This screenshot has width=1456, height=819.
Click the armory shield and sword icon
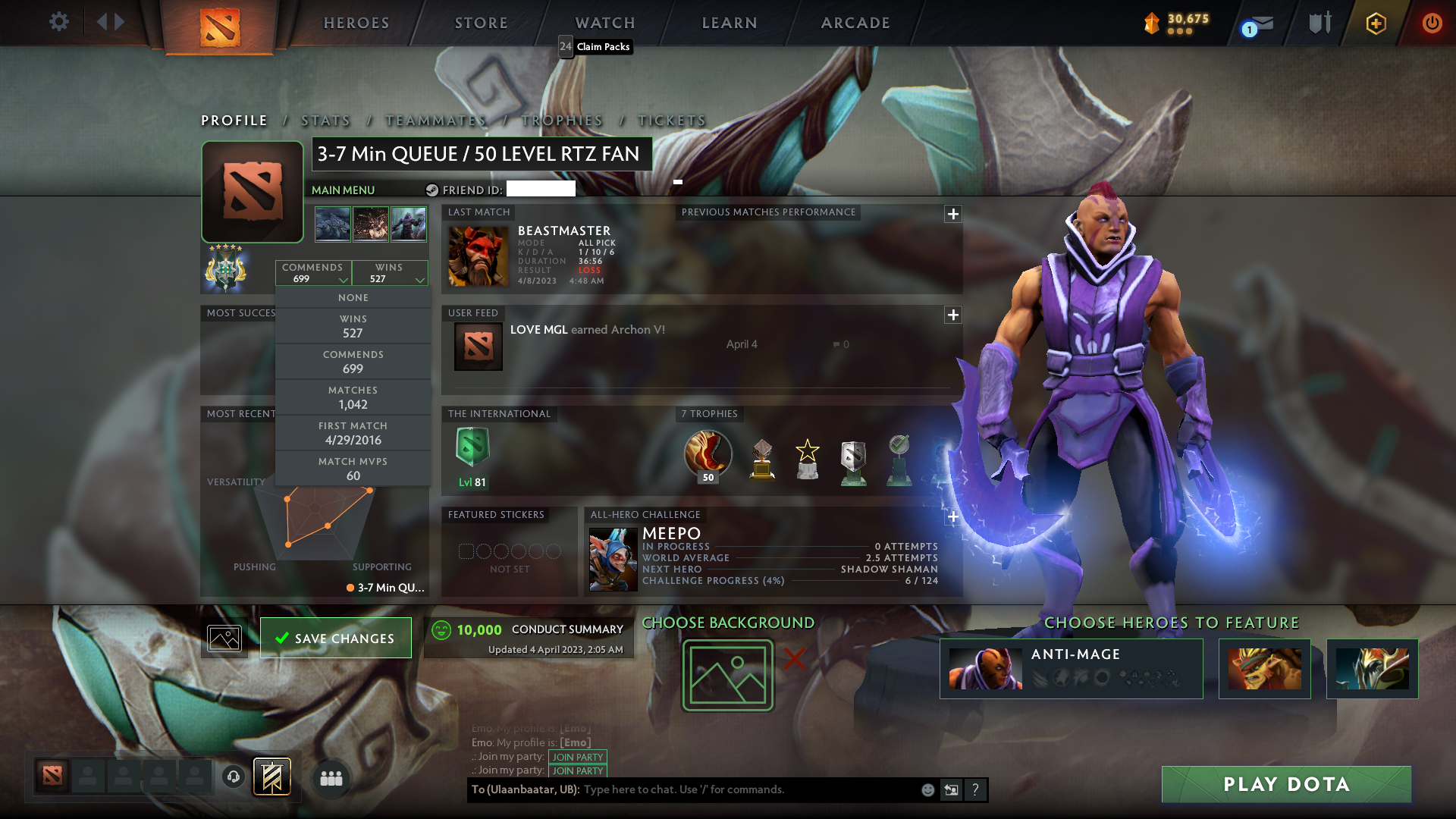click(x=1319, y=23)
